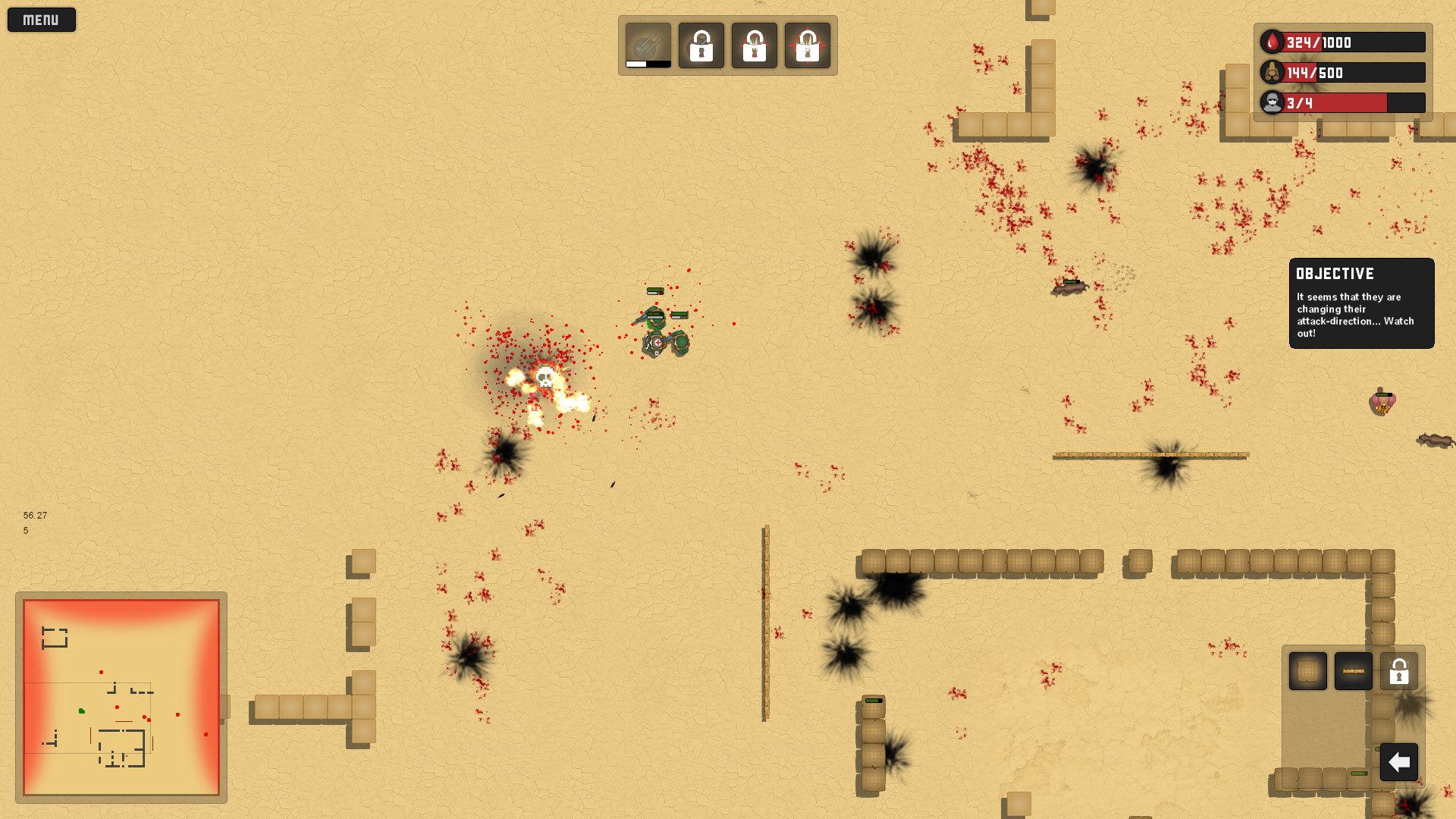Click the soldier headcount icon

click(x=1271, y=103)
